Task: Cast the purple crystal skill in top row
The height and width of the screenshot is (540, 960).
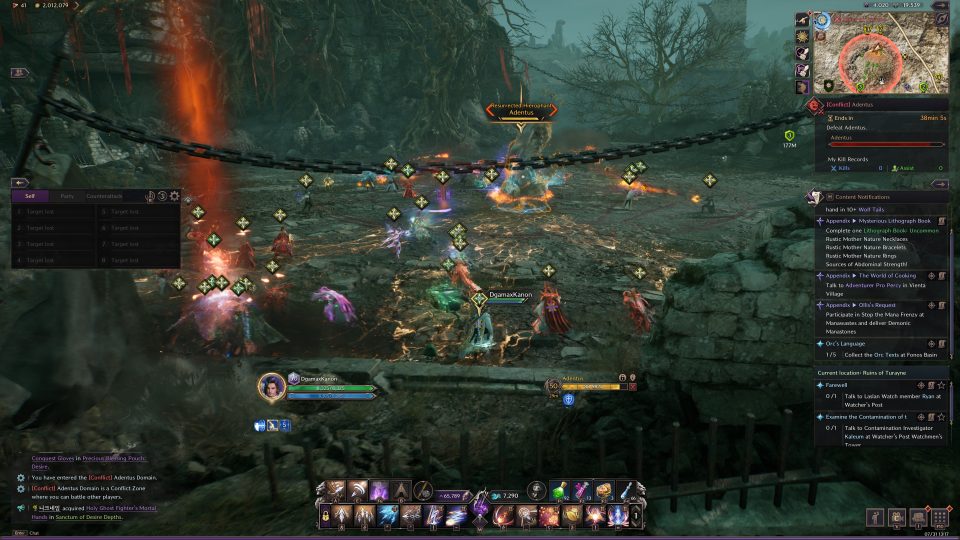Action: click(379, 491)
